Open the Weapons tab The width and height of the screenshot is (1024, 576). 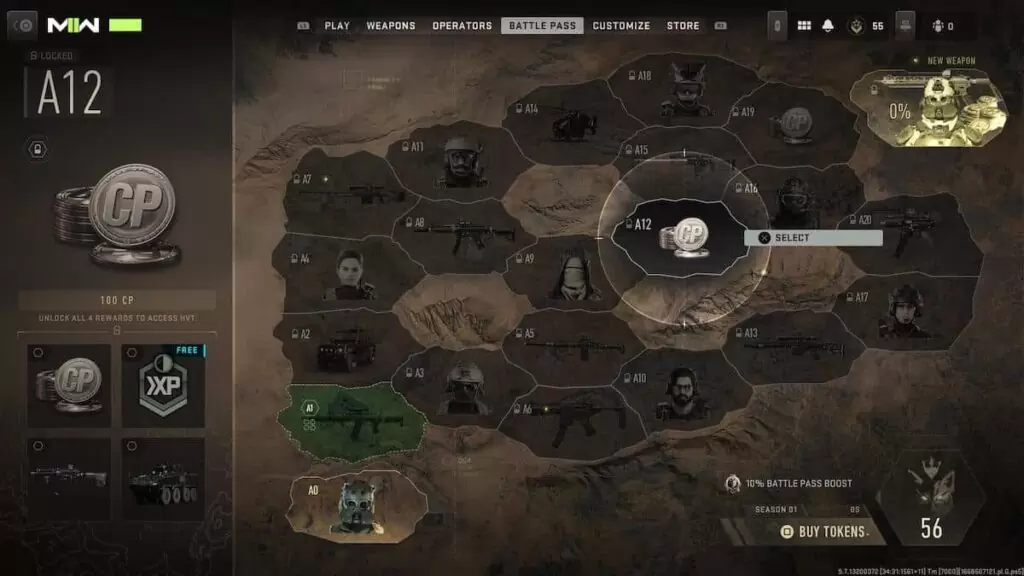point(390,26)
